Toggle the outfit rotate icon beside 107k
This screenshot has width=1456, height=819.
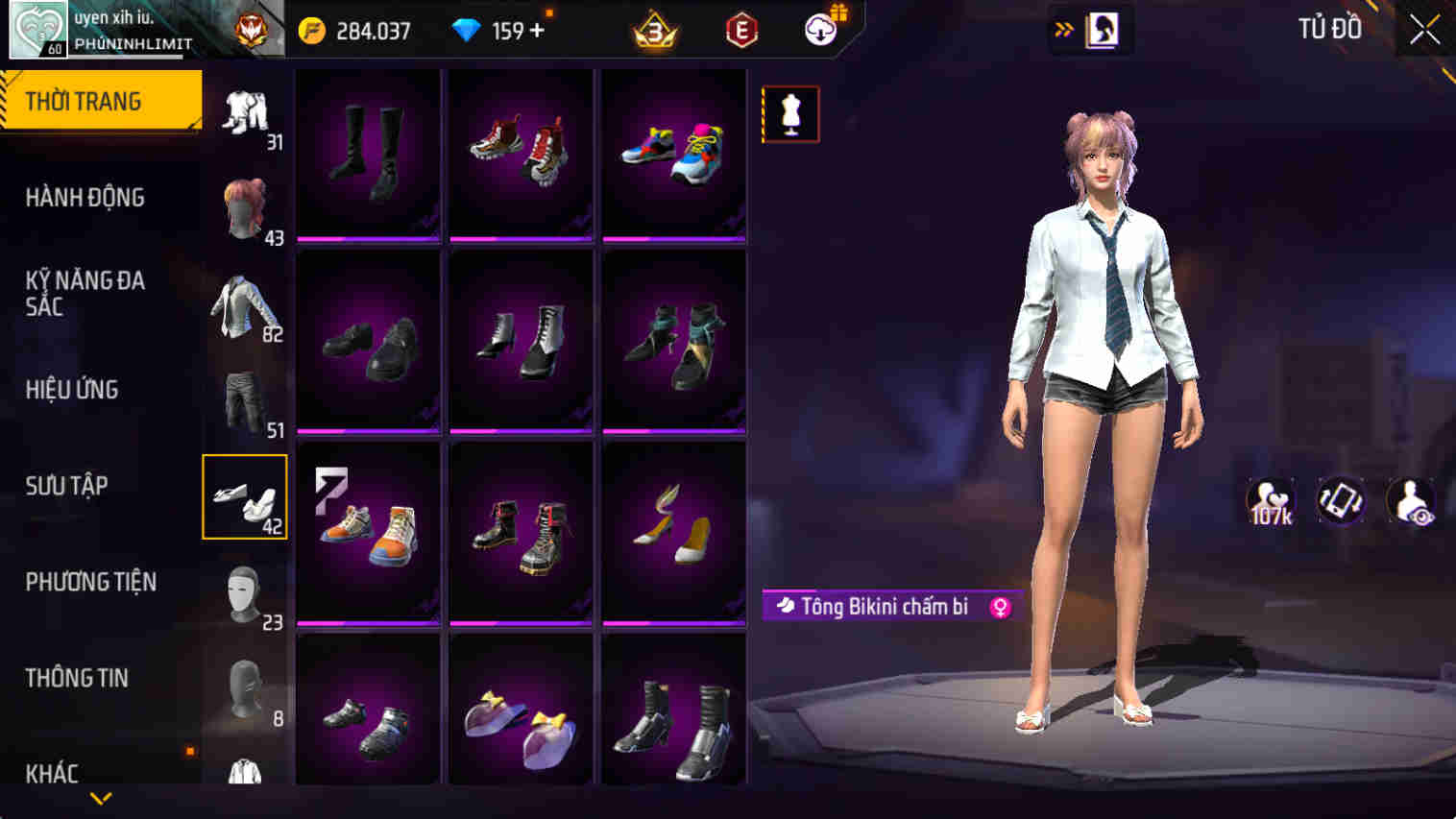point(1341,499)
